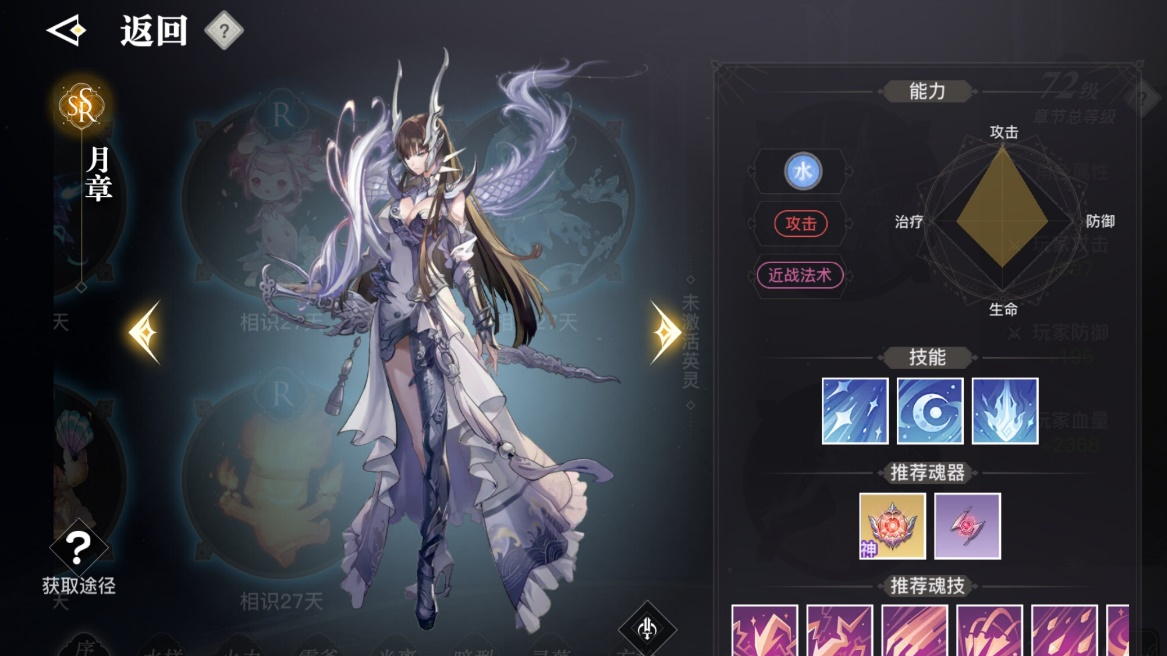View the ice flame skill icon

1005,411
